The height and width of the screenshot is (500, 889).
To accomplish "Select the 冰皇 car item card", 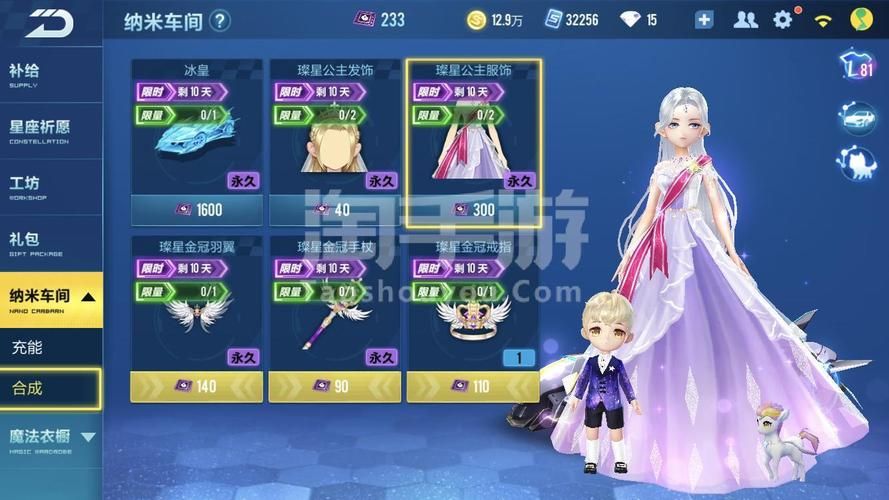I will pos(196,140).
